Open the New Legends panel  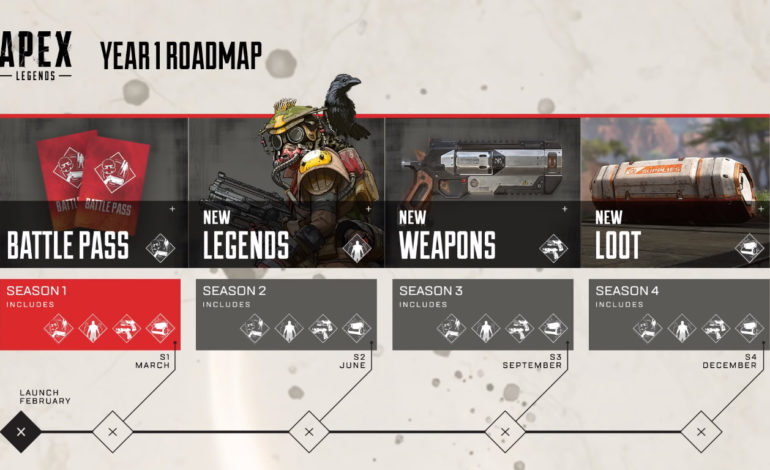[x=286, y=193]
